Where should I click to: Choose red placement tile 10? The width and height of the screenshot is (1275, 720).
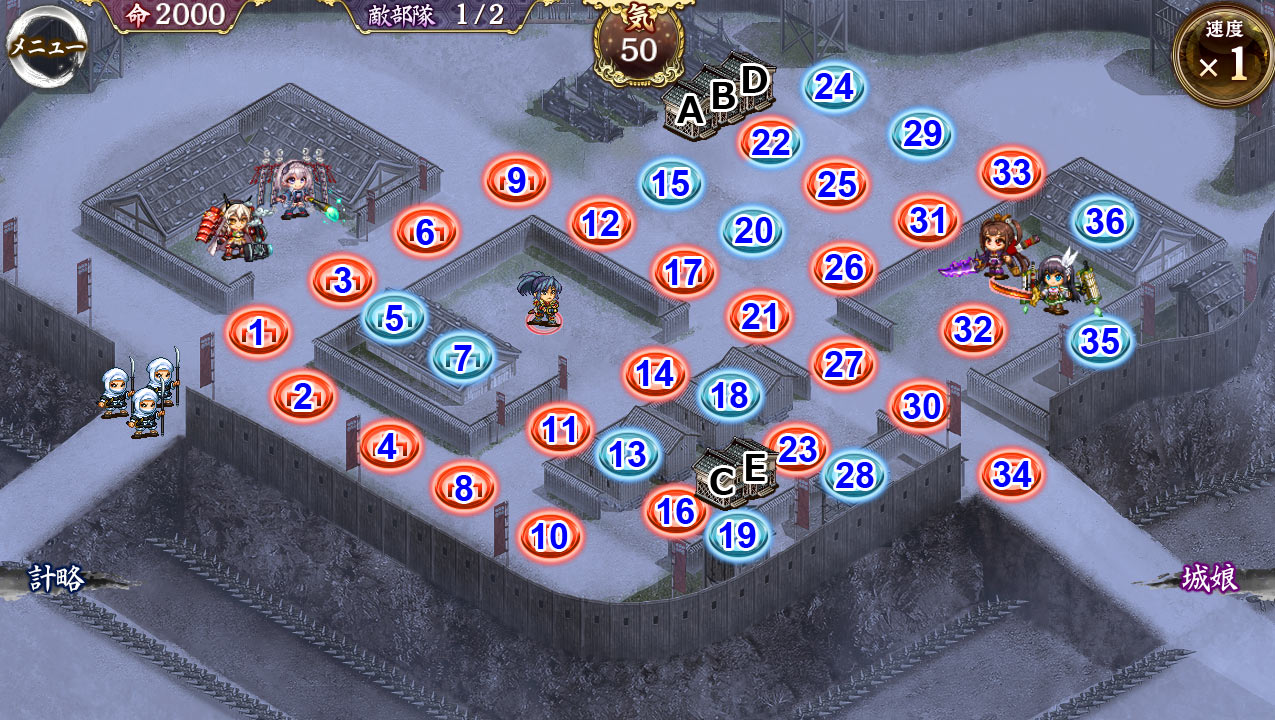[550, 537]
